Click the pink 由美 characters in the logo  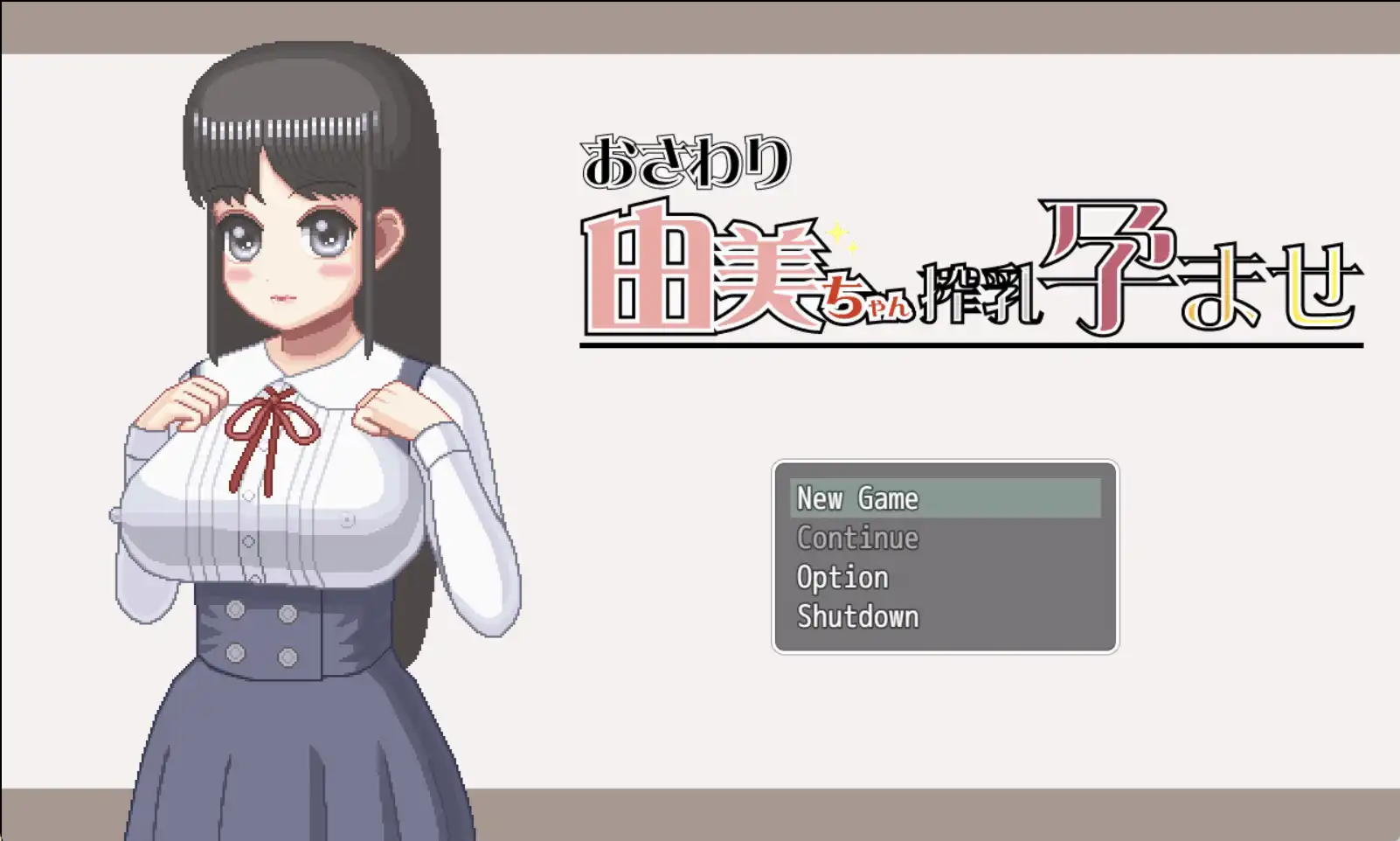point(699,271)
